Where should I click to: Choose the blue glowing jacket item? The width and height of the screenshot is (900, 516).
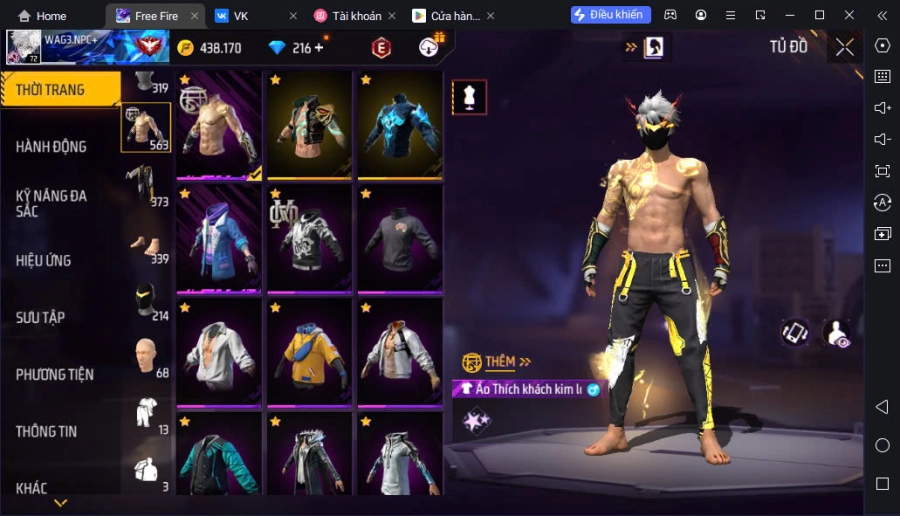point(401,125)
